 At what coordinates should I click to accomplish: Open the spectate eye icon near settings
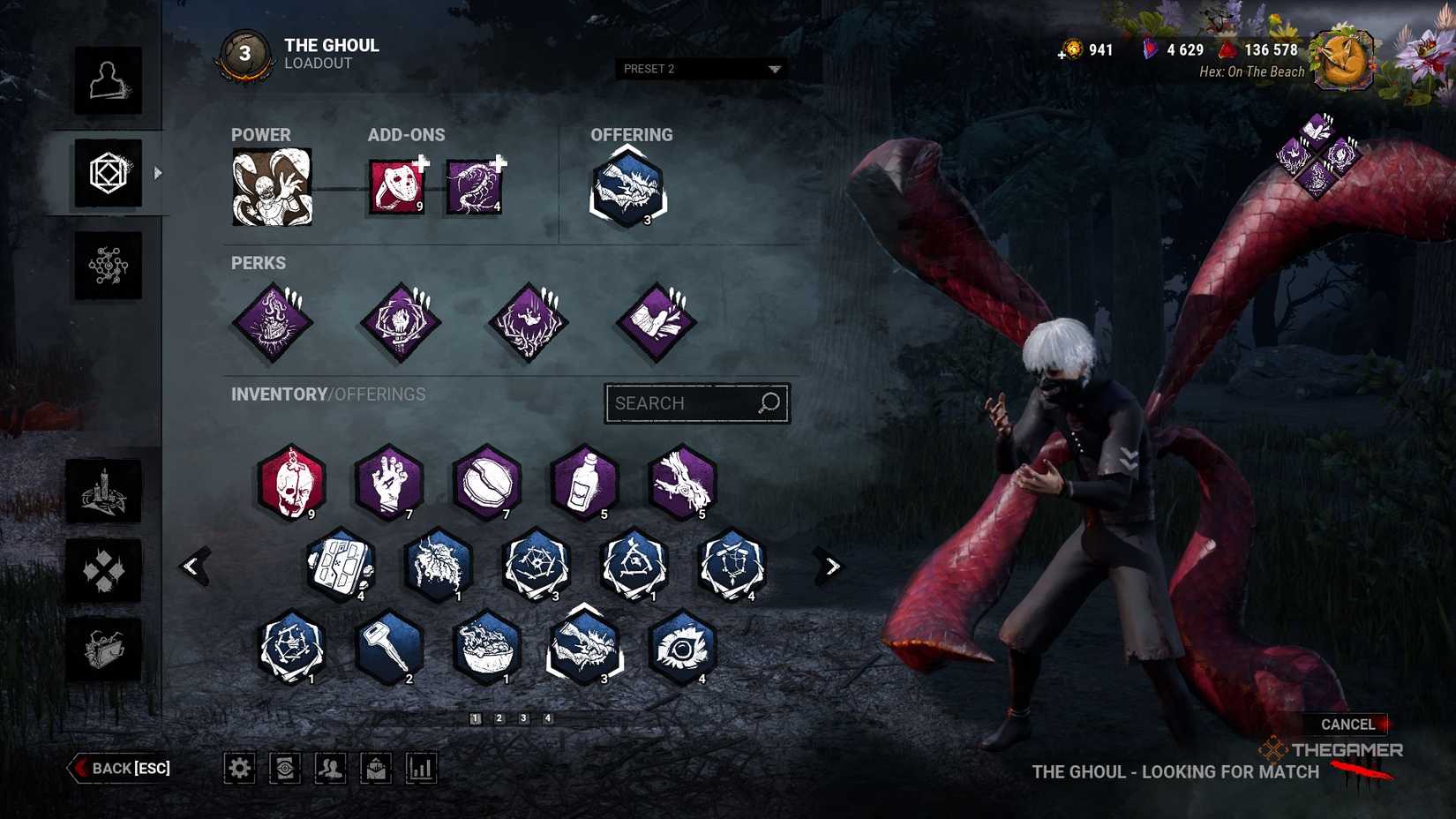point(285,768)
